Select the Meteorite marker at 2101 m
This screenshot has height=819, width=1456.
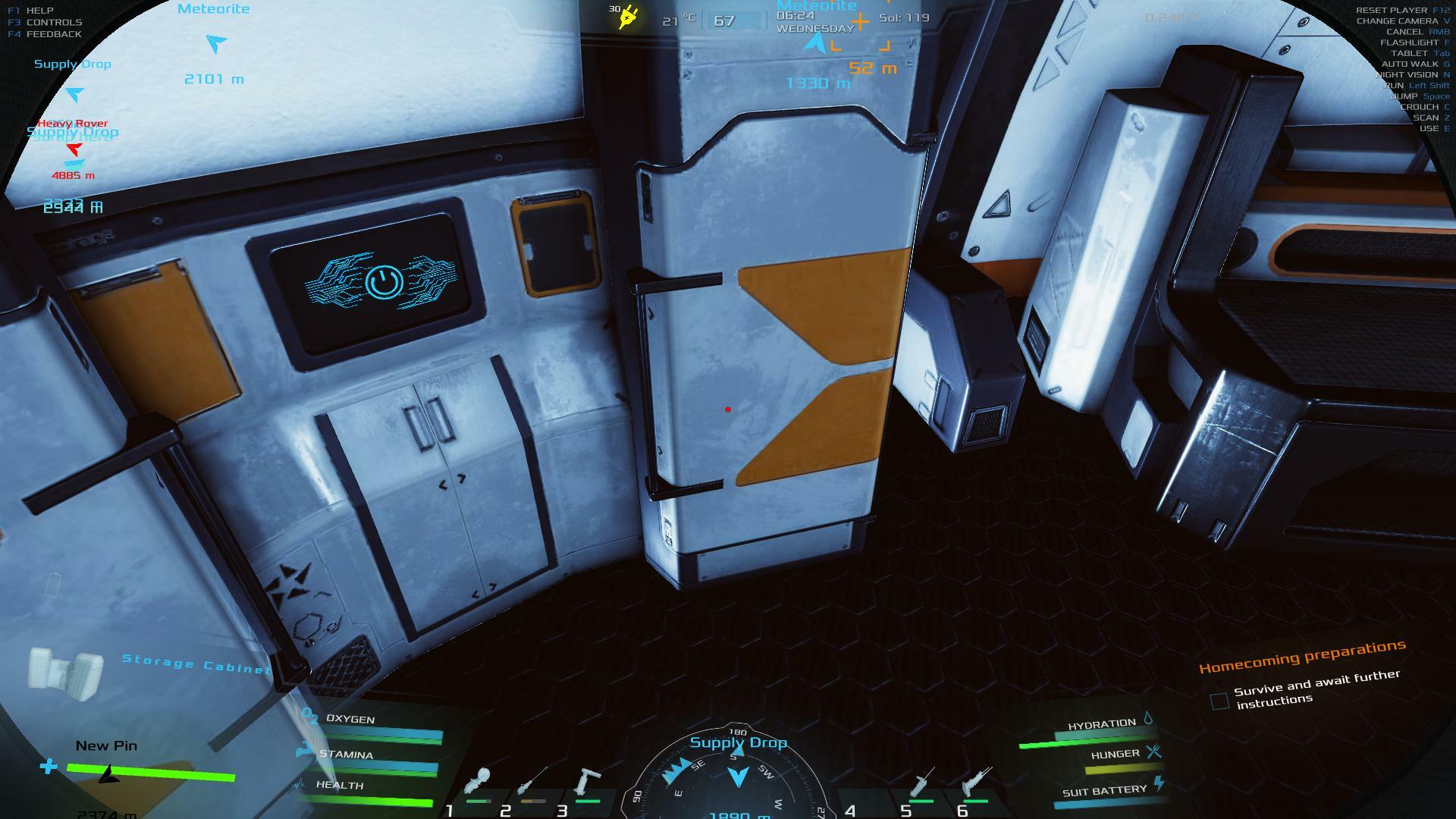click(215, 43)
